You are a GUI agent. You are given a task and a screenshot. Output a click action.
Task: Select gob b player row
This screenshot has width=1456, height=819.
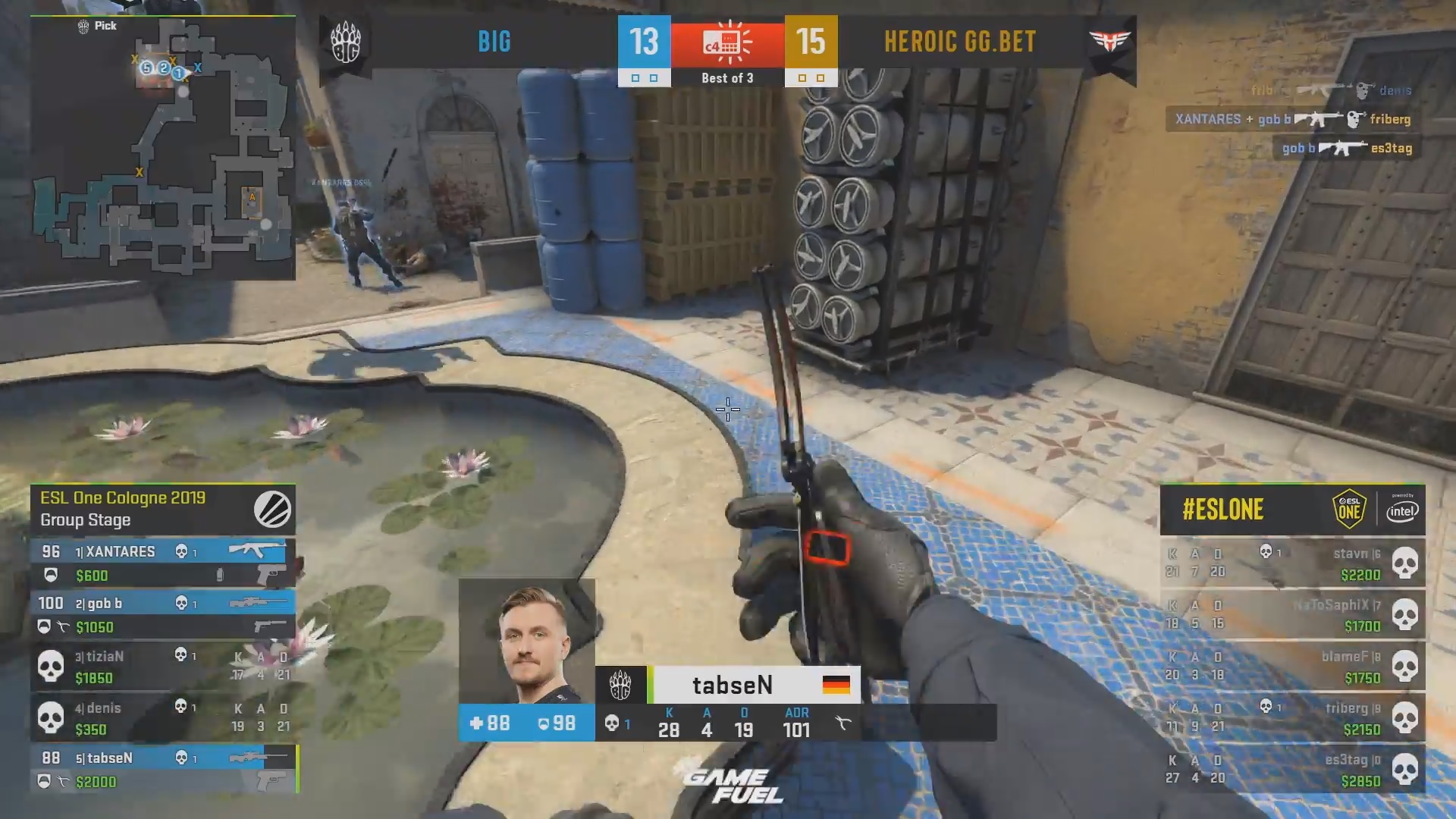click(162, 614)
